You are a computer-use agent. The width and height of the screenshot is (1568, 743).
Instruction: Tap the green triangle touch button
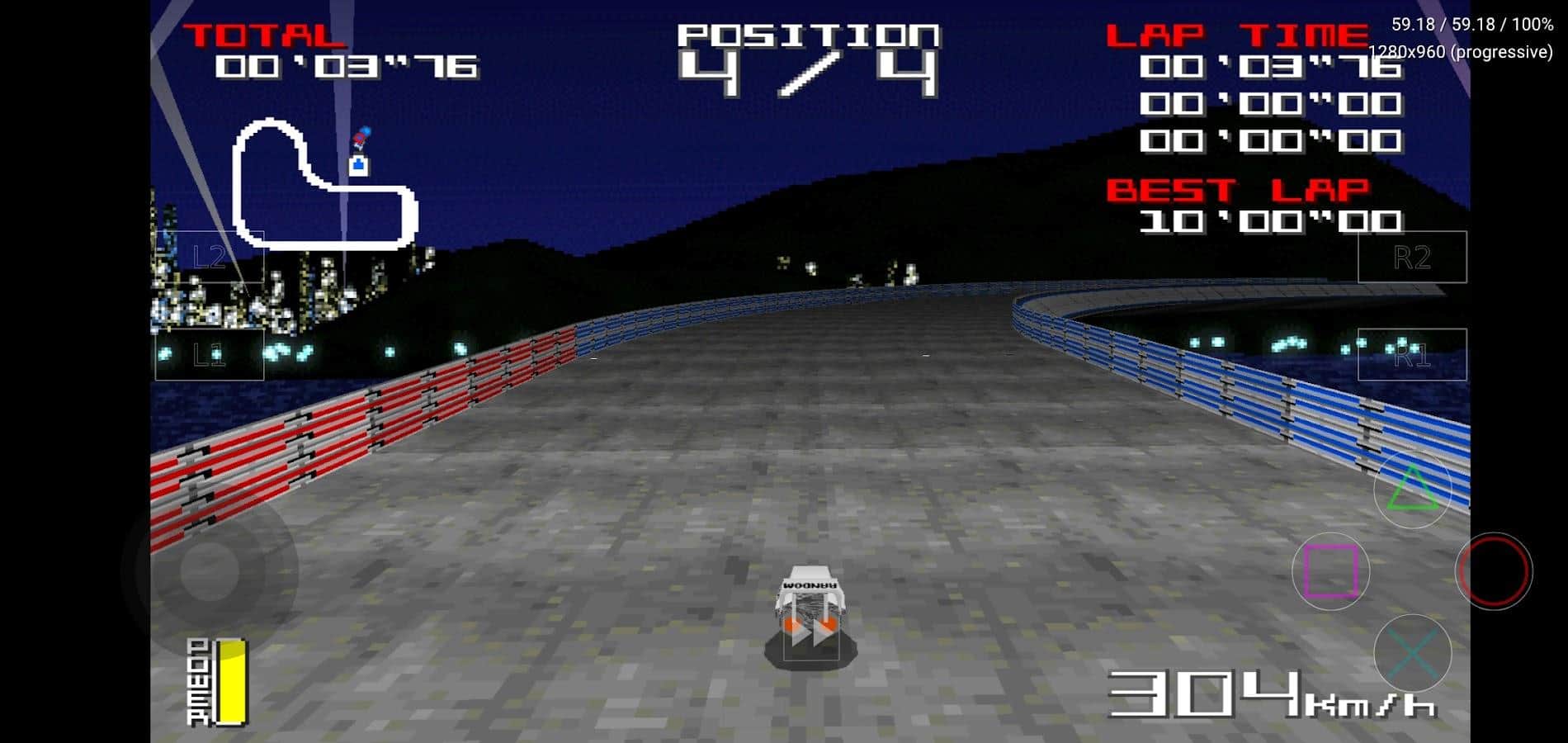[1412, 489]
